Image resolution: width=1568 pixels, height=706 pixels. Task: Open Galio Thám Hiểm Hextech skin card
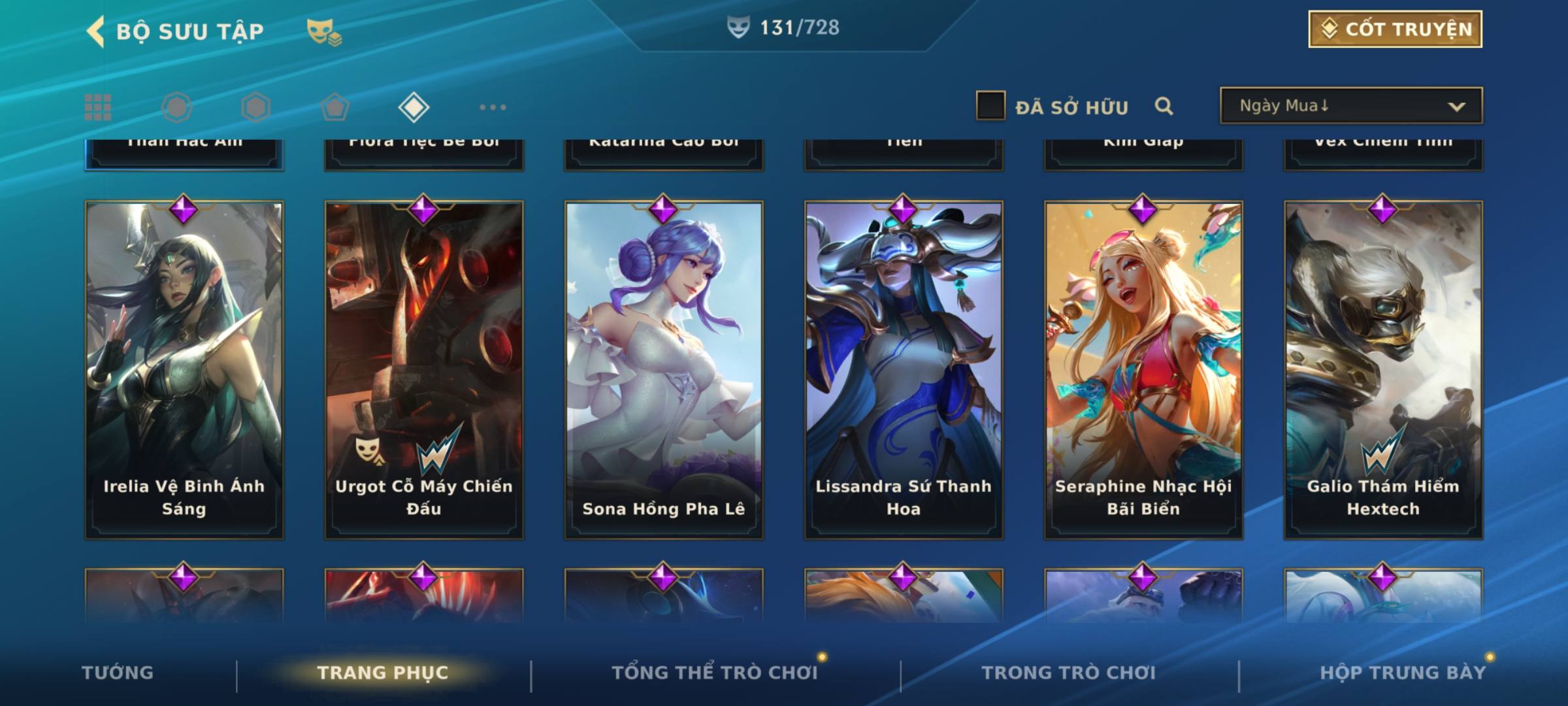point(1383,369)
